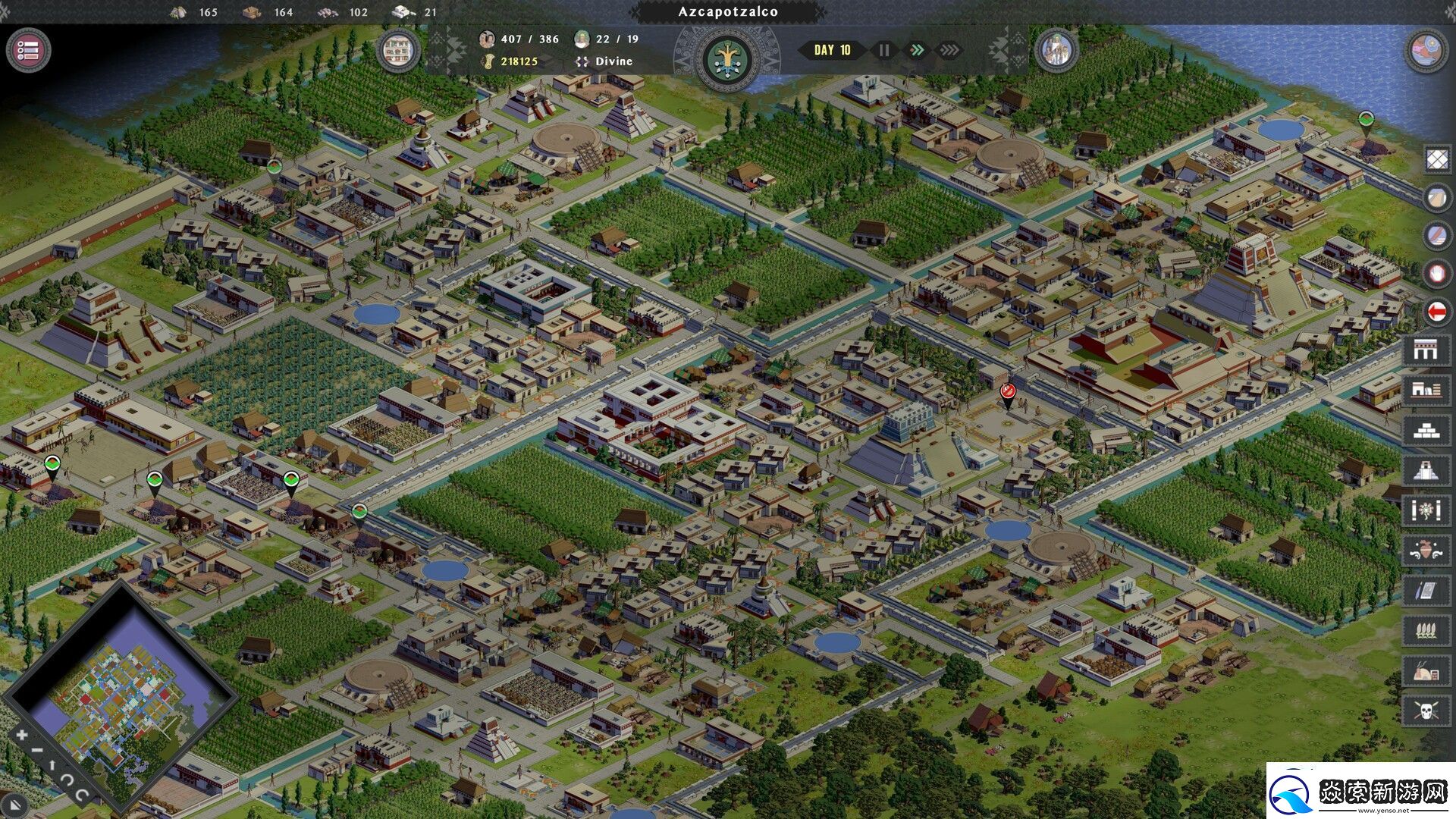Open the heart ornament build category
1456x819 pixels.
pos(1426,551)
